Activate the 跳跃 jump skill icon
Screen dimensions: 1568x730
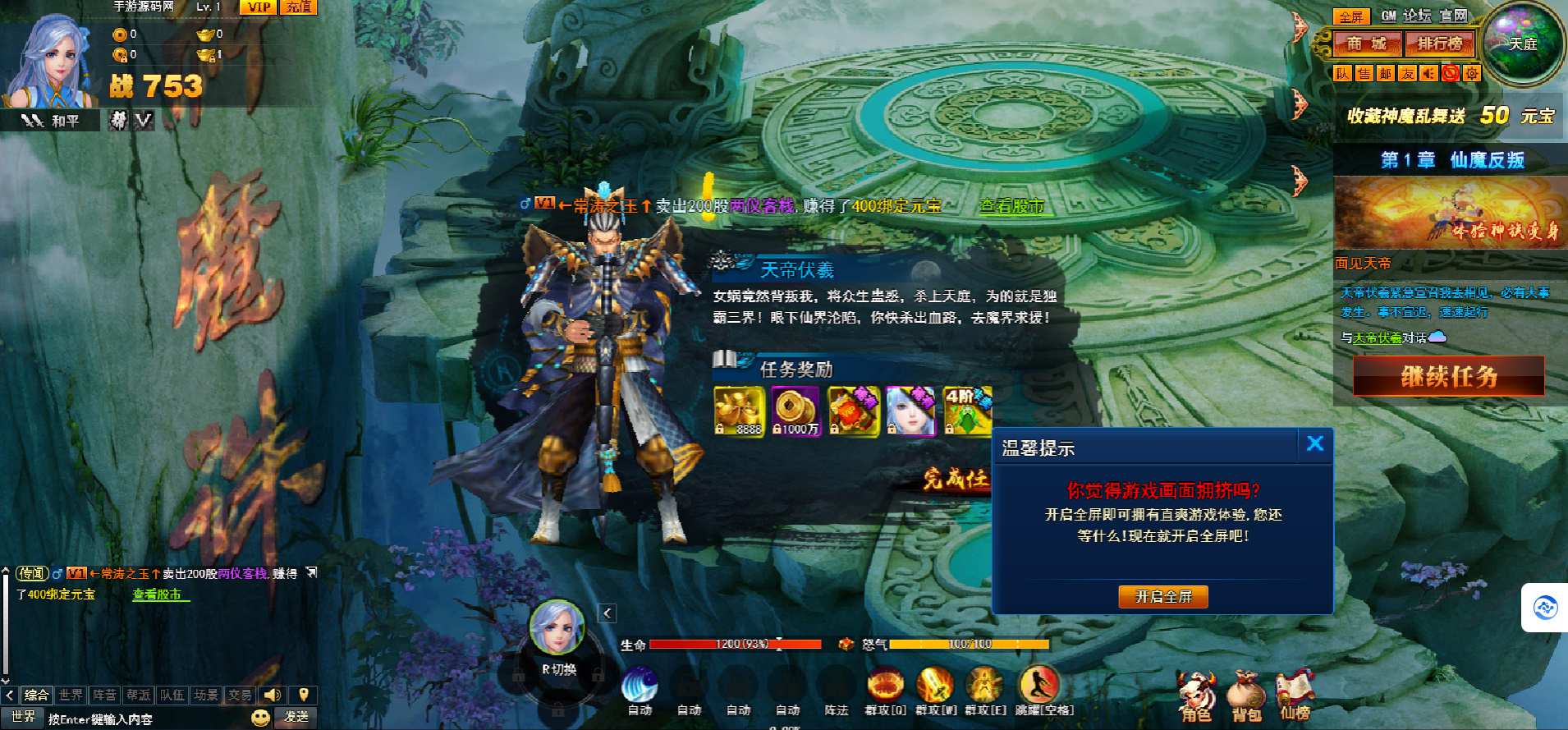point(1038,685)
